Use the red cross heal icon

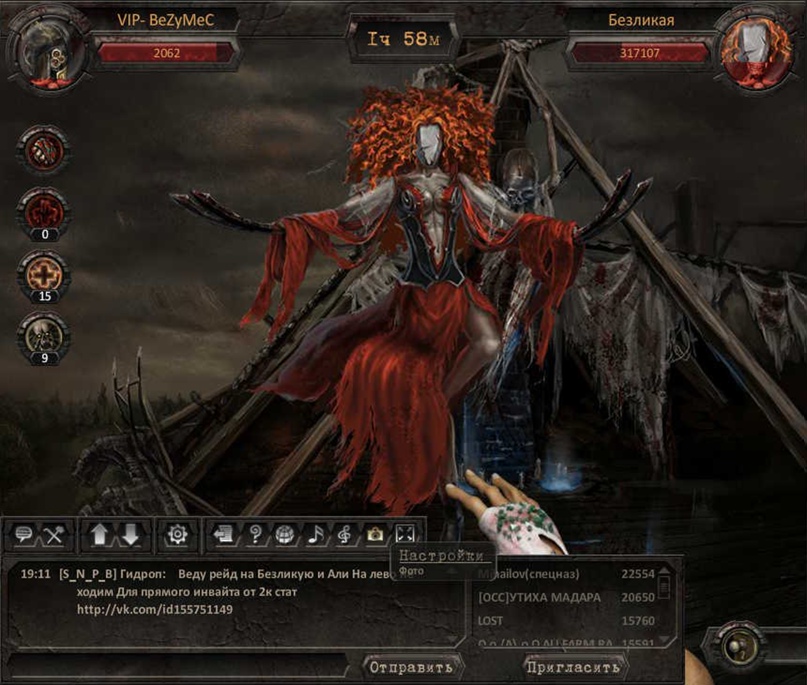tap(43, 272)
